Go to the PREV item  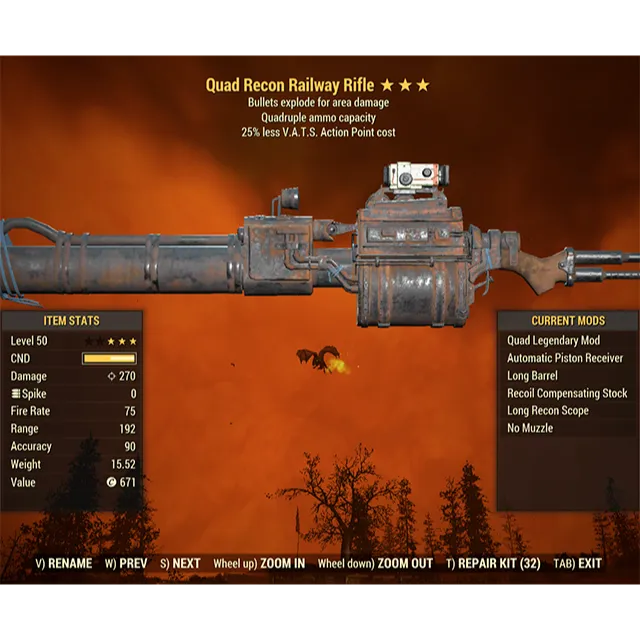pos(125,564)
